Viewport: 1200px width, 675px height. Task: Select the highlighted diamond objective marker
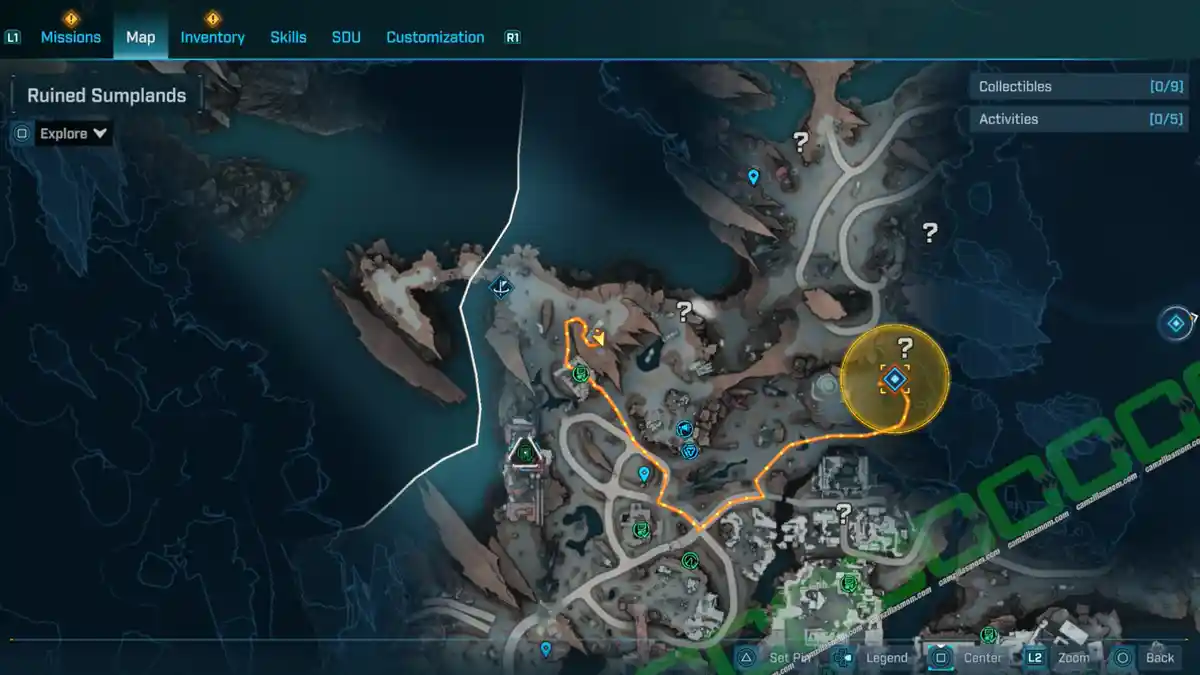tap(894, 379)
